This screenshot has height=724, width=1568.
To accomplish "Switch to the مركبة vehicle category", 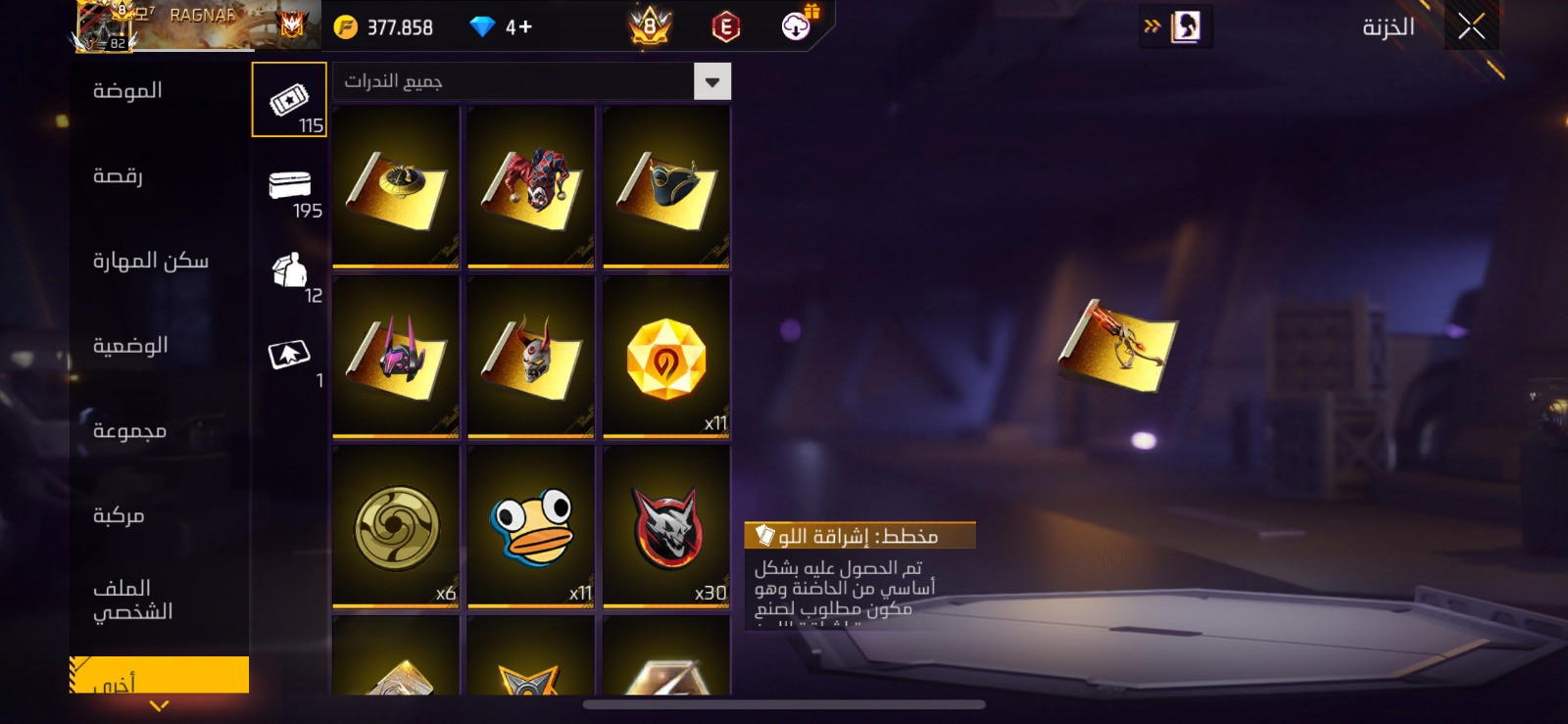I will [x=119, y=515].
